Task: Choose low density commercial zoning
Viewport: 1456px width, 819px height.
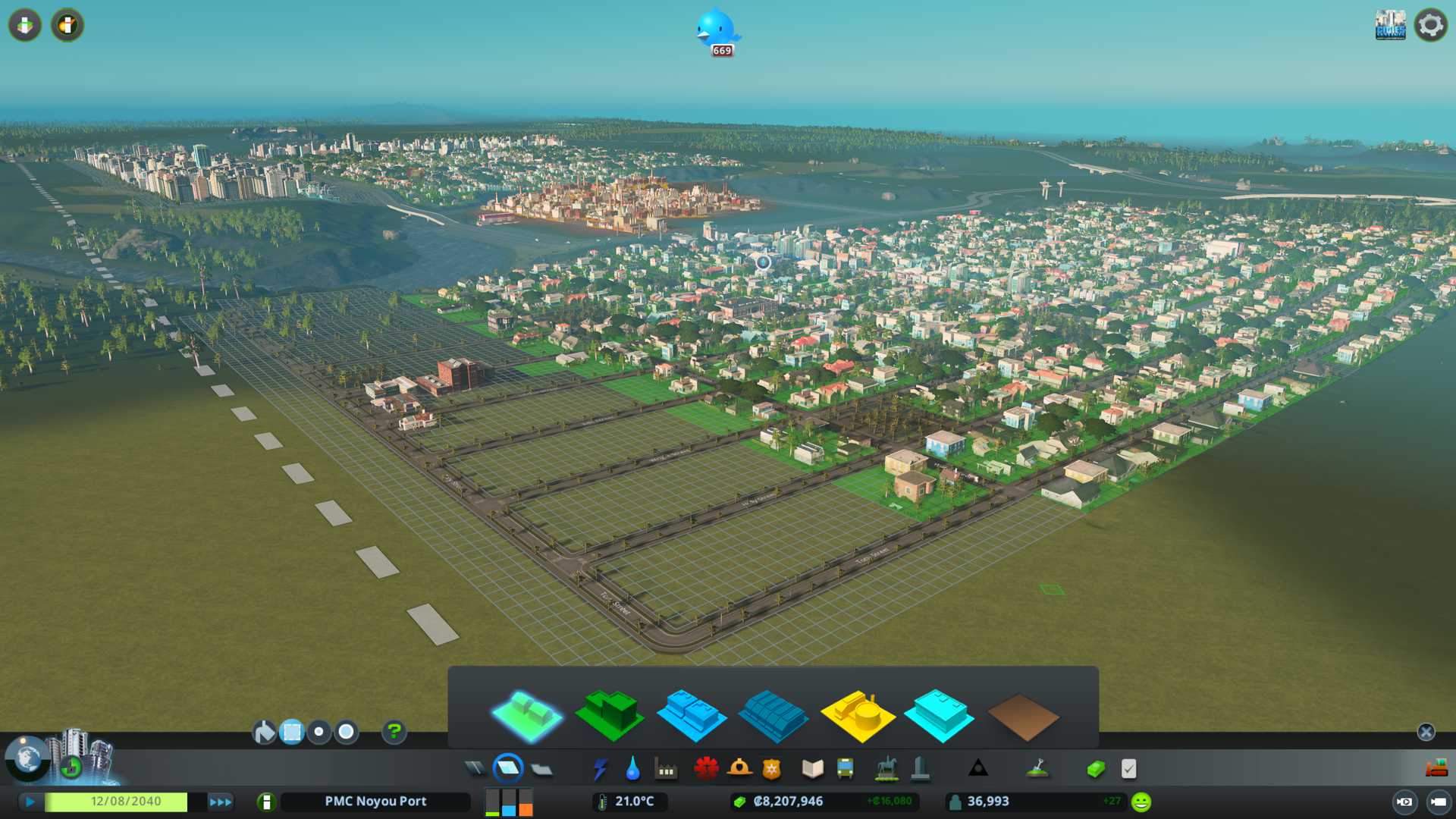Action: (x=691, y=716)
